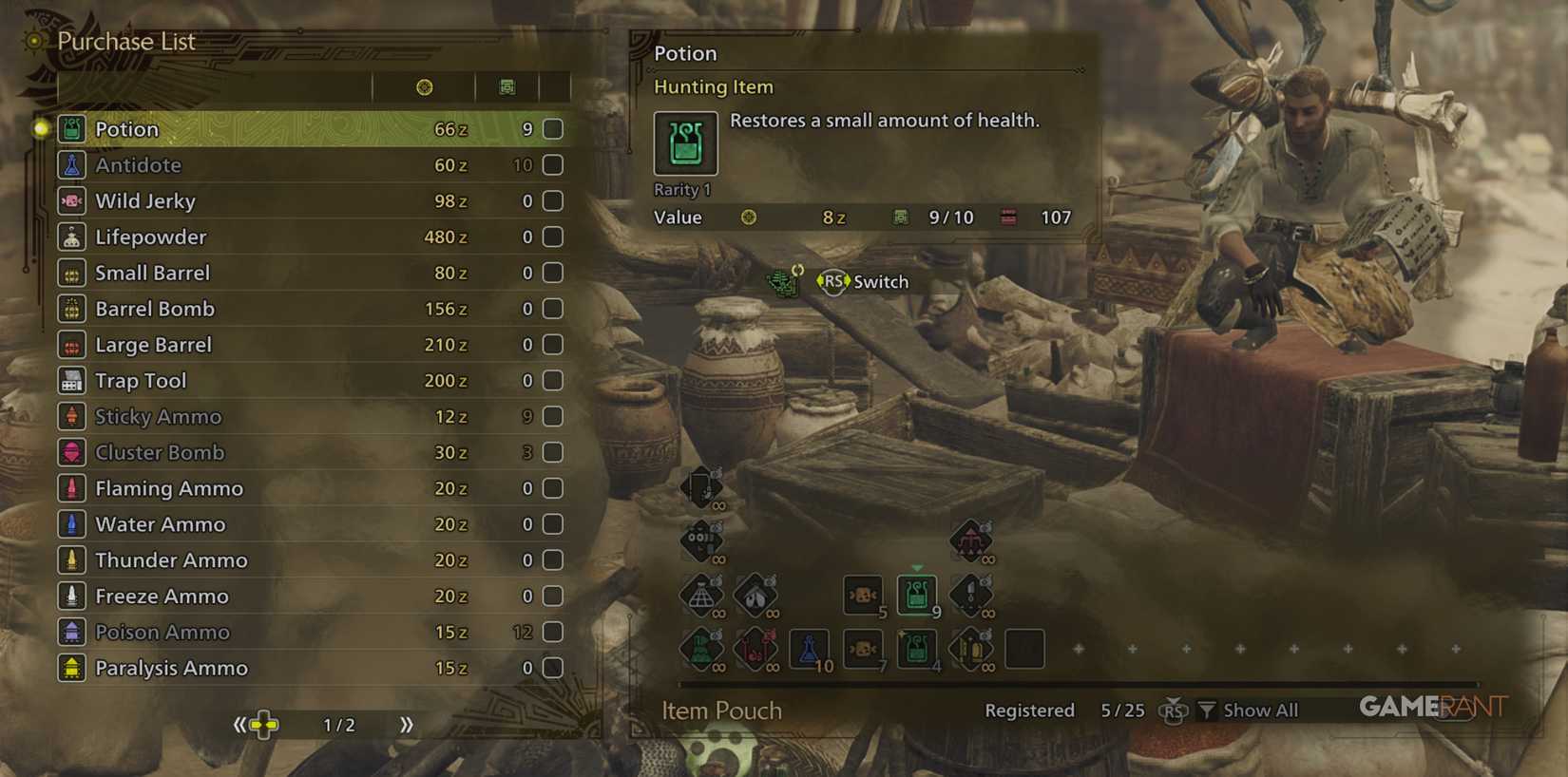Go to next Purchase List page with right chevrons

tap(407, 724)
